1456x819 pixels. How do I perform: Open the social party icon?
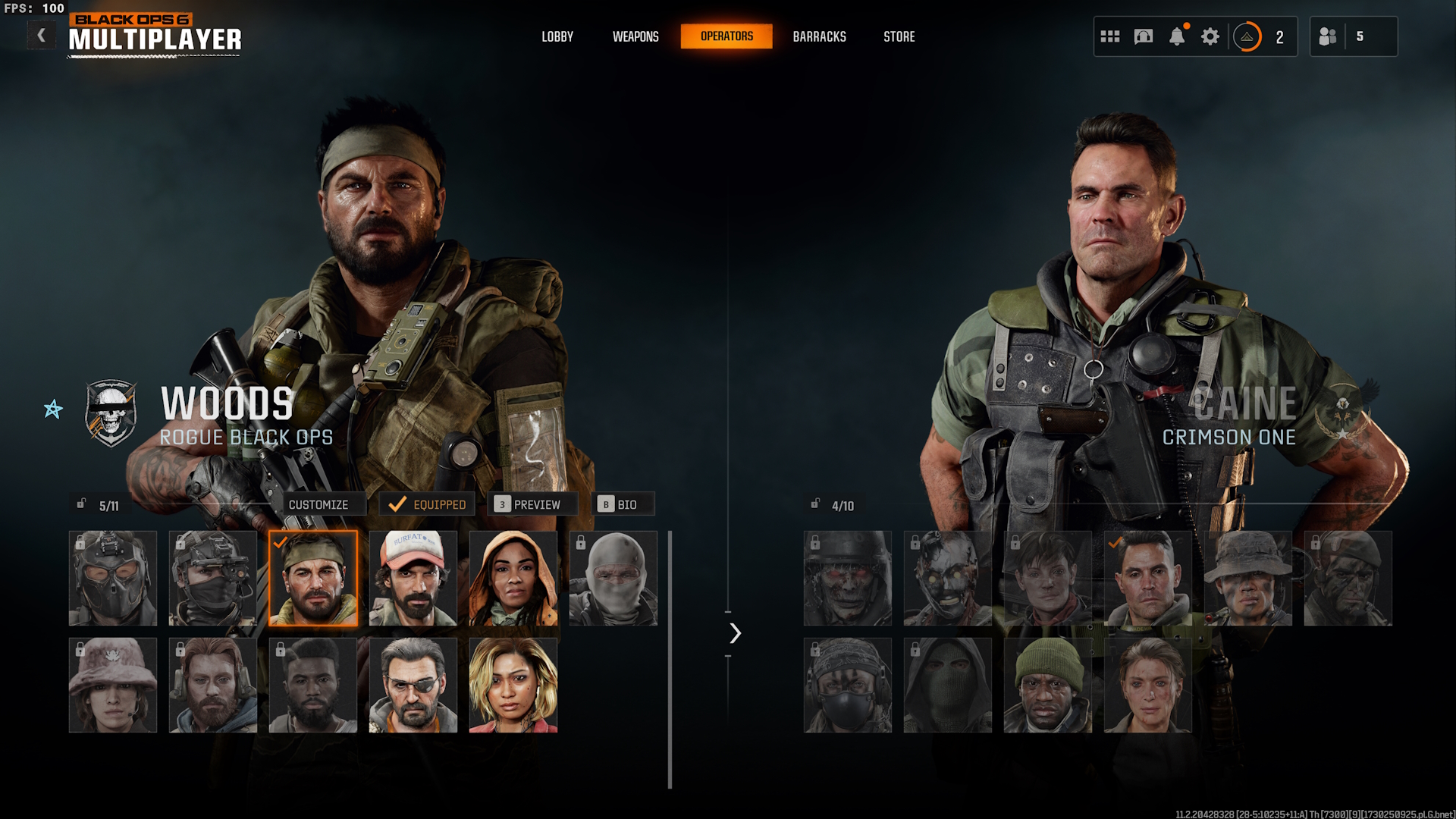pos(1328,36)
